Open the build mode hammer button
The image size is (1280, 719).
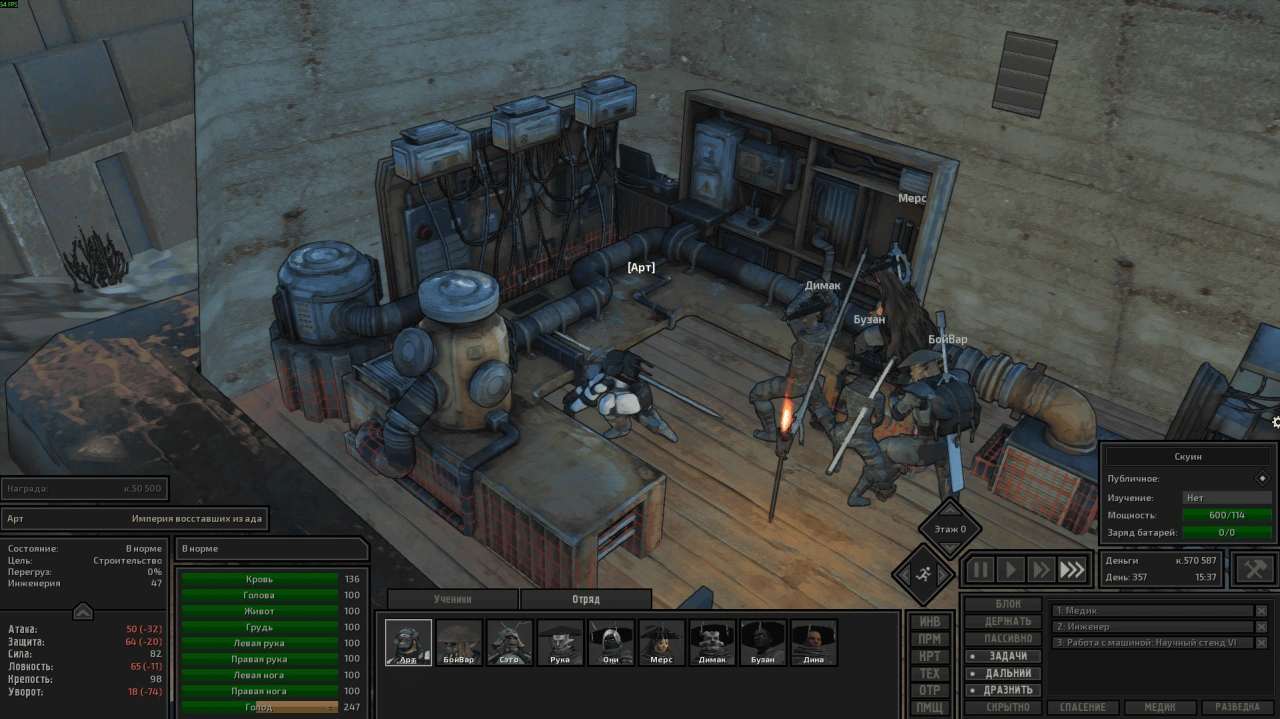tap(1255, 569)
